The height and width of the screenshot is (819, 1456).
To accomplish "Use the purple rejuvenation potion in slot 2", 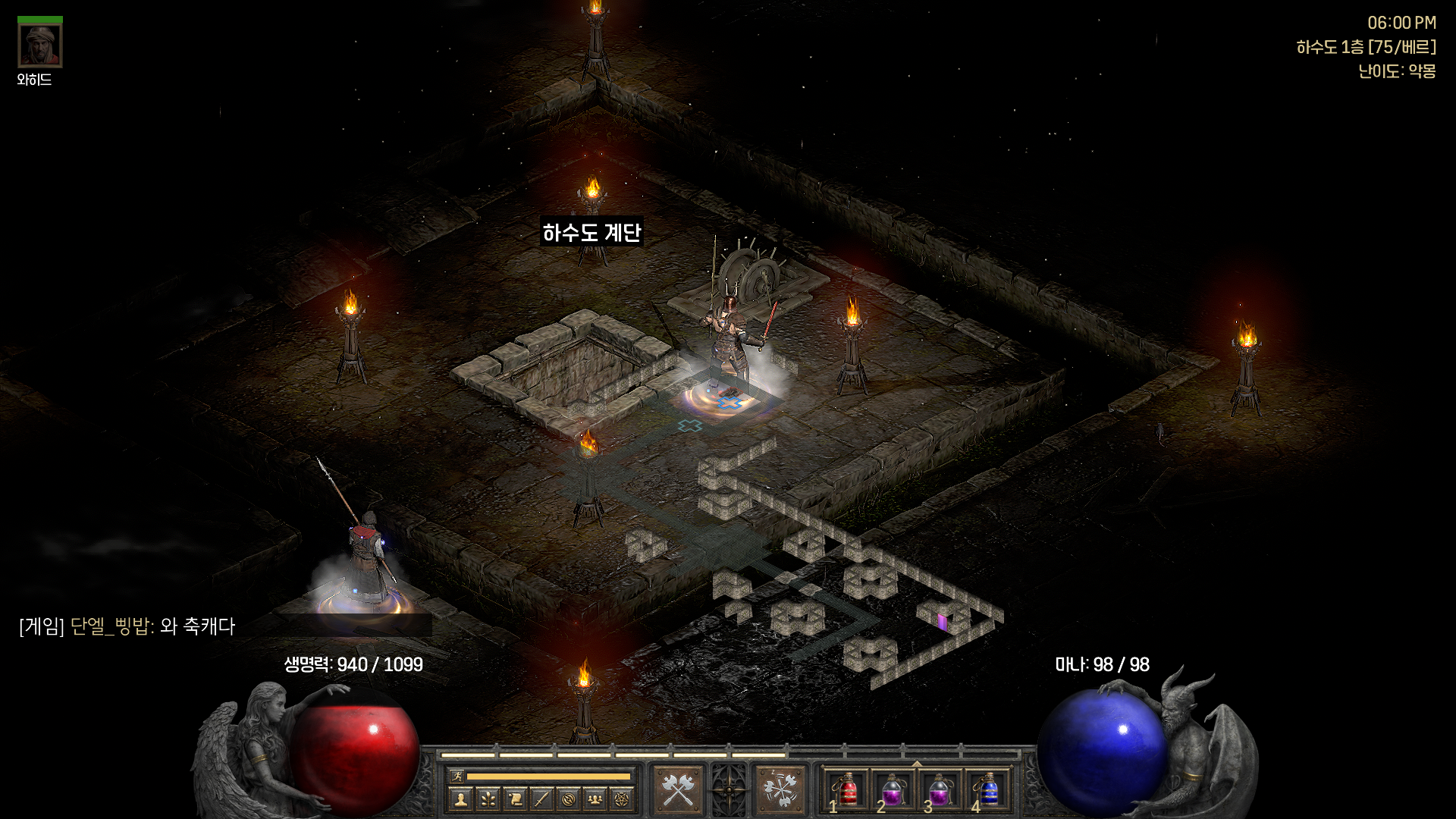I will coord(893,790).
